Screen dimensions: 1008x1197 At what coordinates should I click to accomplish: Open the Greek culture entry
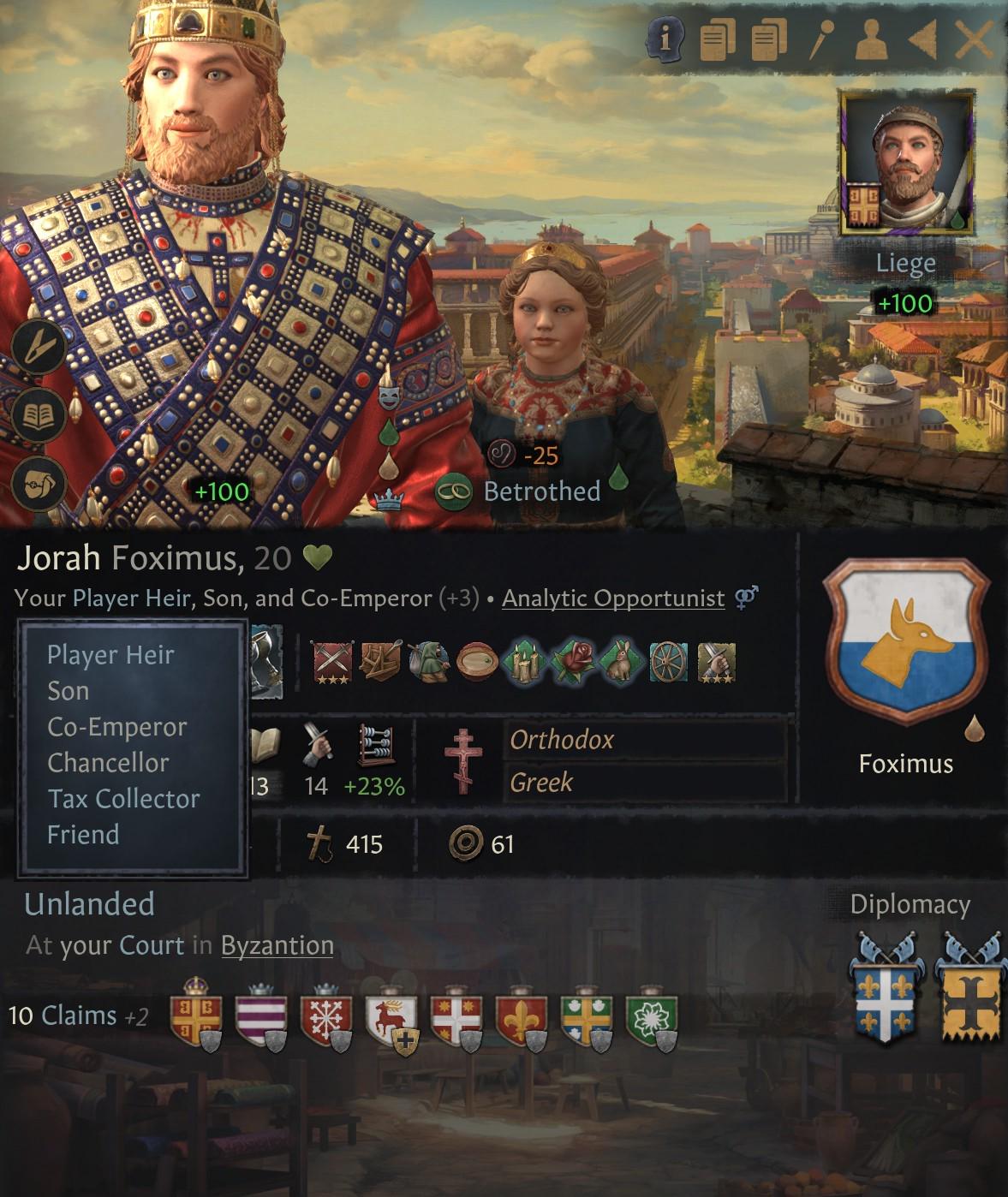(x=541, y=782)
